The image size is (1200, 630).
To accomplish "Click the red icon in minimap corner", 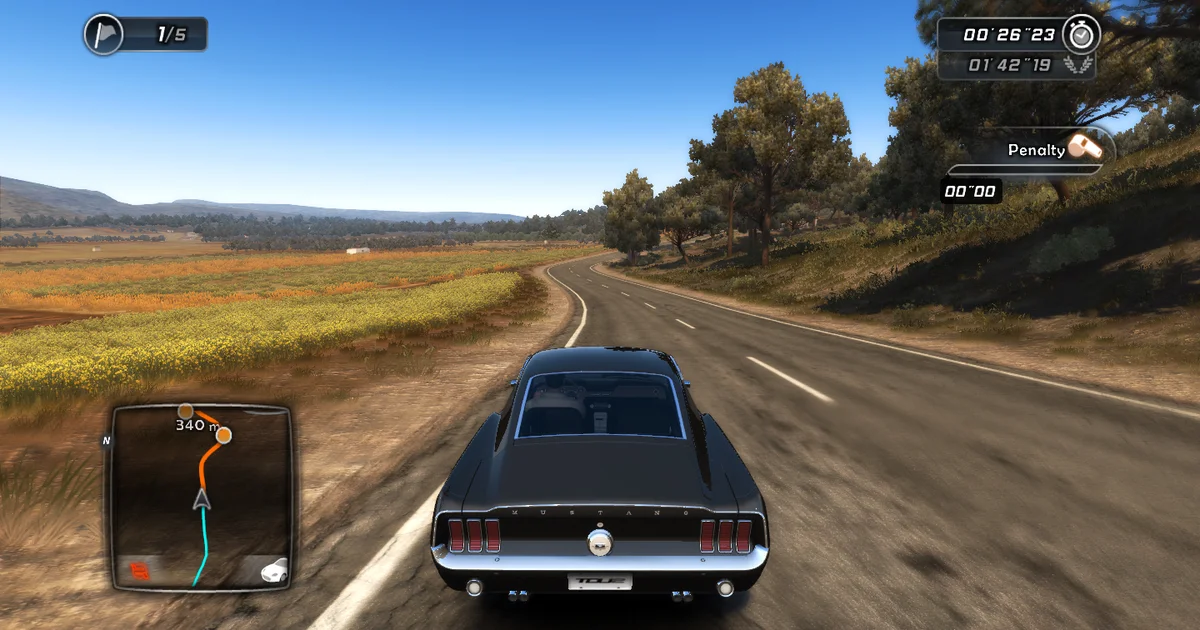I will coord(139,571).
